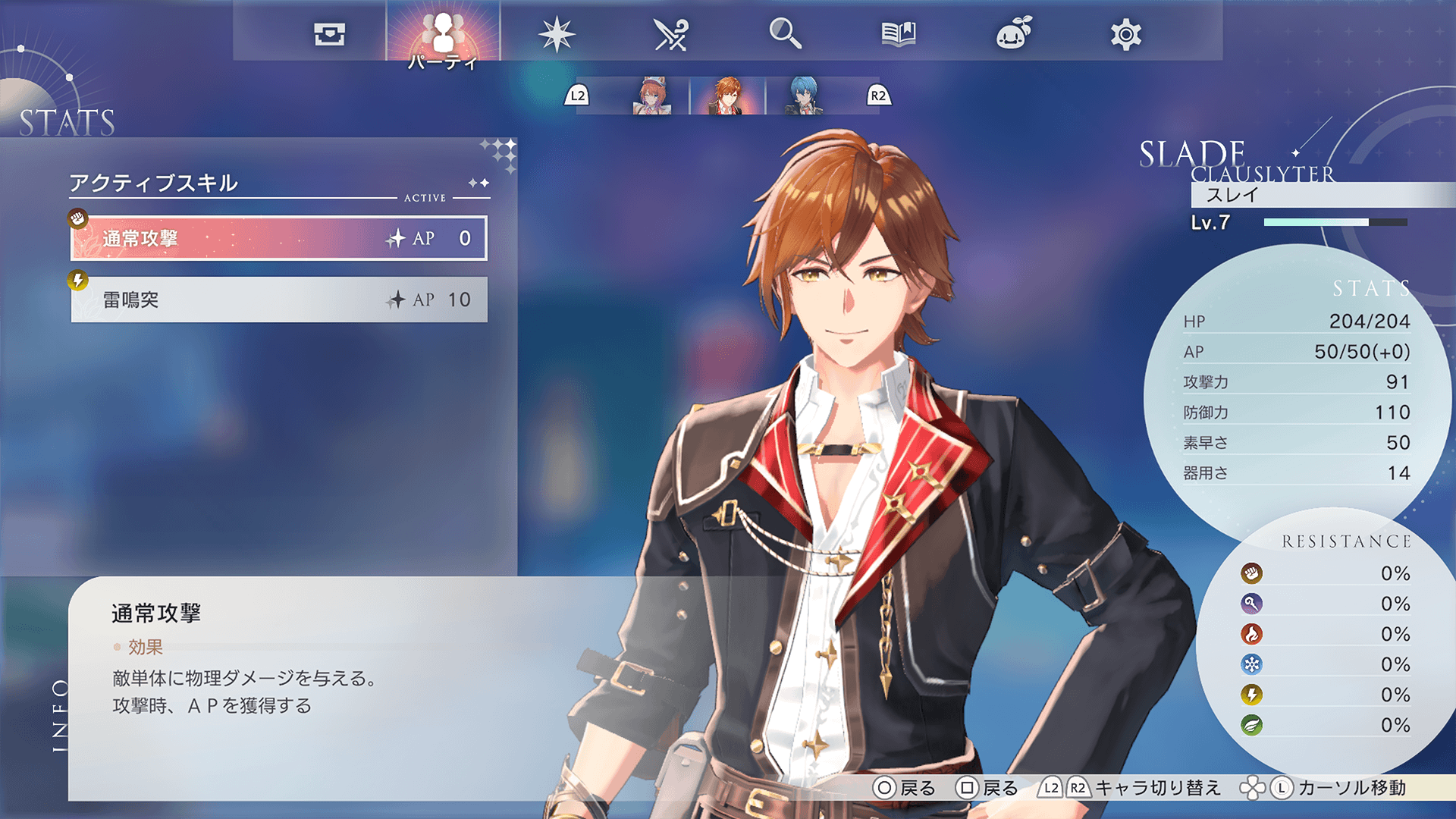This screenshot has width=1456, height=819.
Task: Switch to the blue-haired character portrait
Action: coord(803,96)
